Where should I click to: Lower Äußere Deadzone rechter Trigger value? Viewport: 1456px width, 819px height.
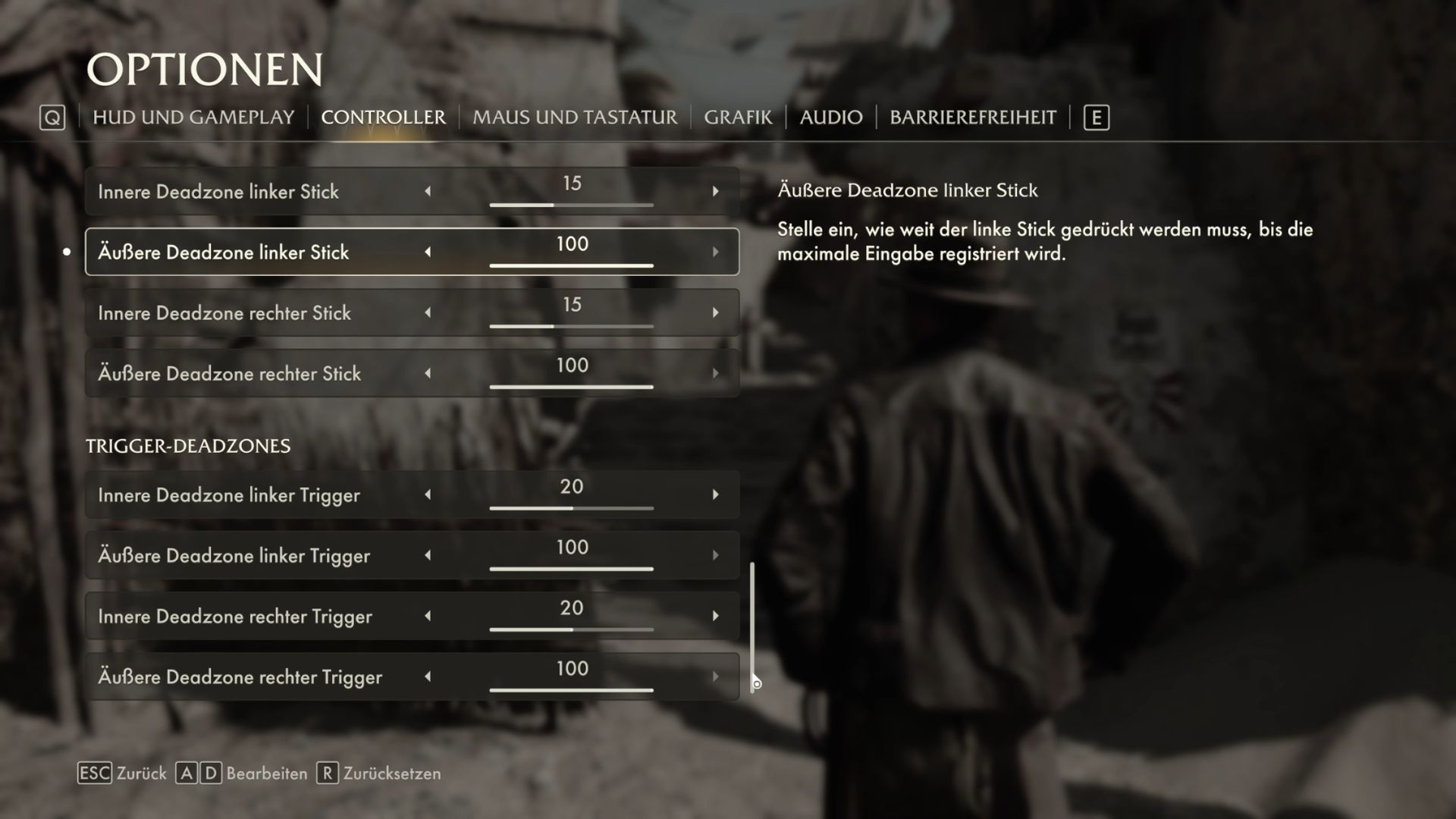click(428, 677)
